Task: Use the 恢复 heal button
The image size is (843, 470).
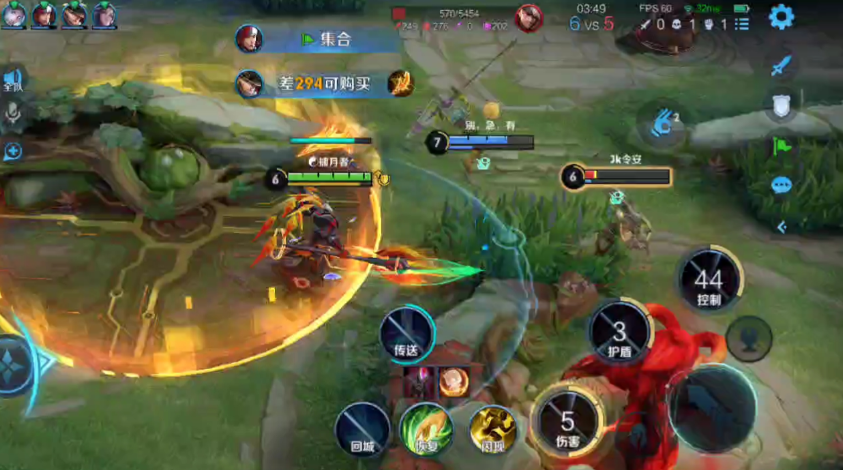Action: click(427, 430)
